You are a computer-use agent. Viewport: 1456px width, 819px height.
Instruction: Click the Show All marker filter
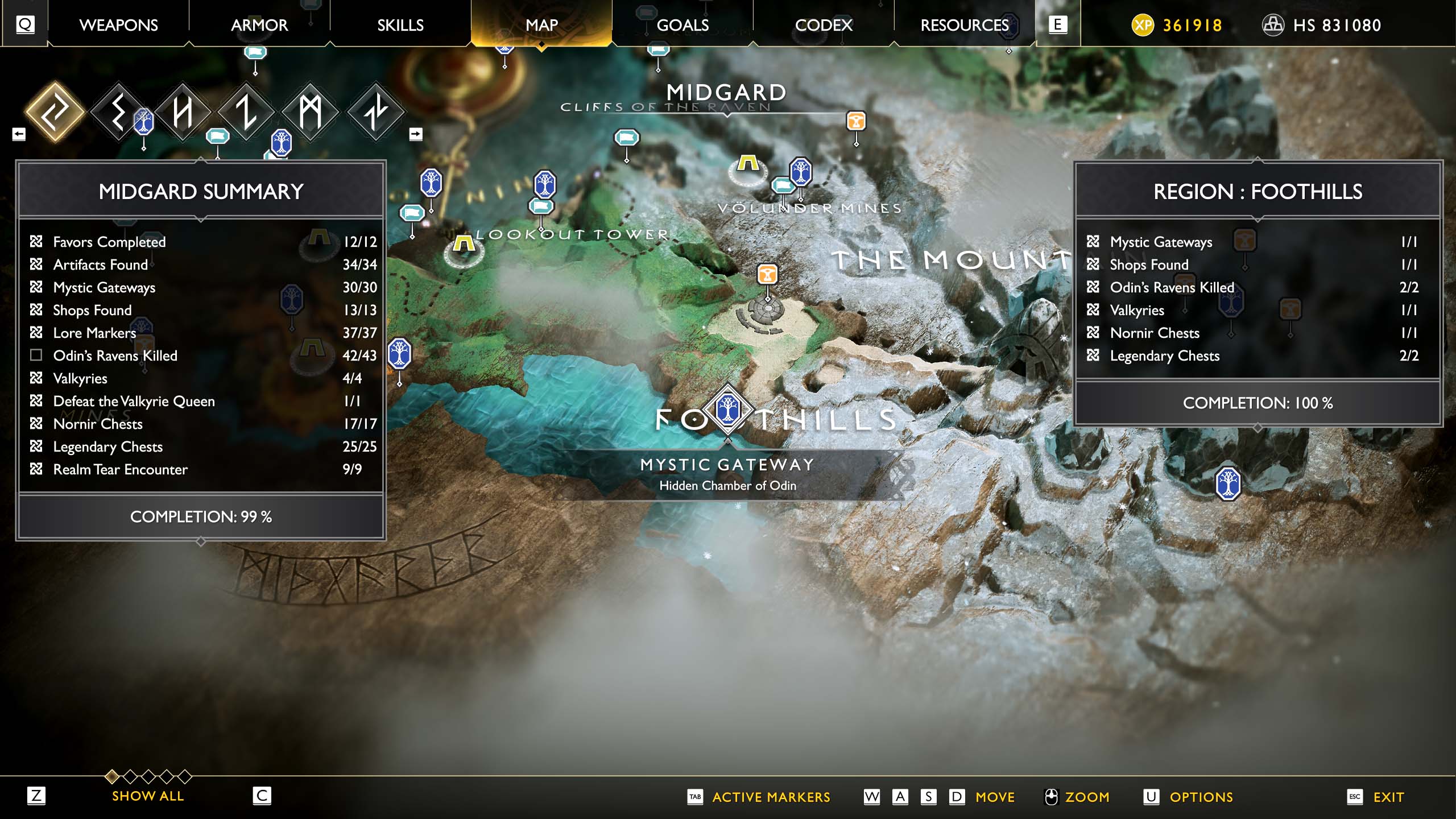[148, 796]
